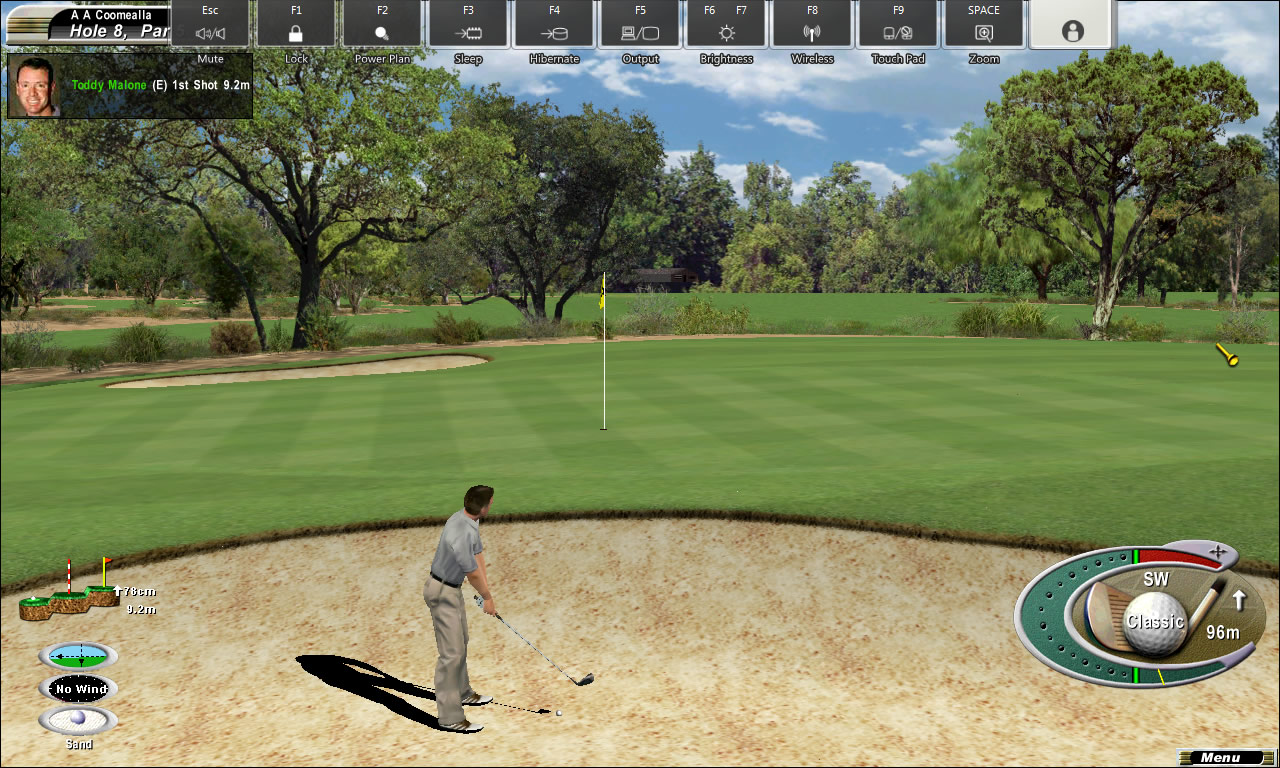This screenshot has height=768, width=1280.
Task: Click the move-cross icon on swing meter
Action: 1217,551
